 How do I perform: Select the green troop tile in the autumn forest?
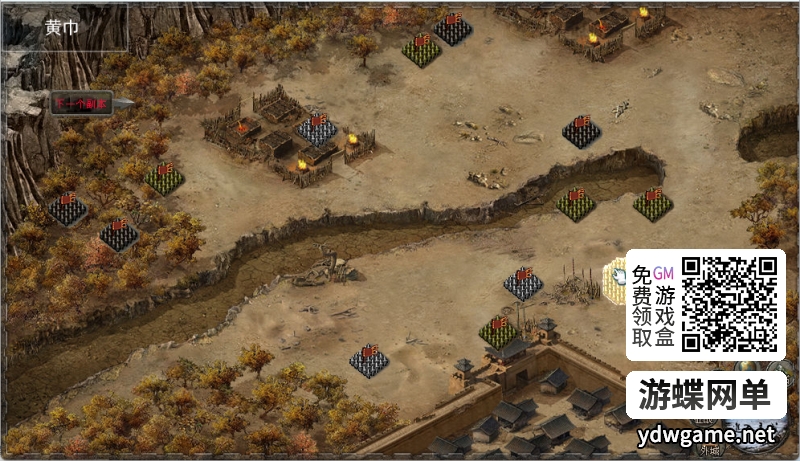pos(165,178)
